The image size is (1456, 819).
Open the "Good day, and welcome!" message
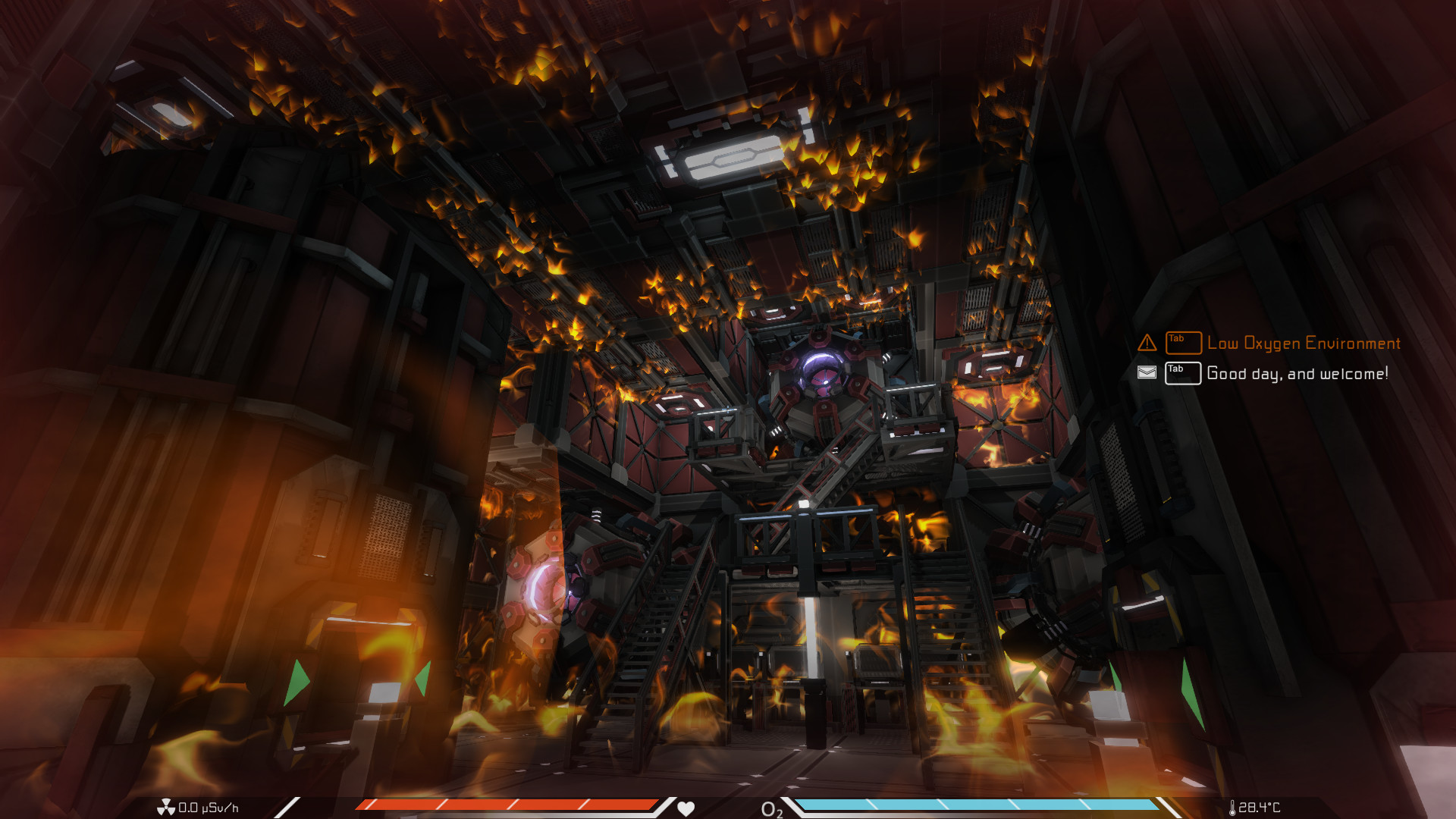[1297, 374]
